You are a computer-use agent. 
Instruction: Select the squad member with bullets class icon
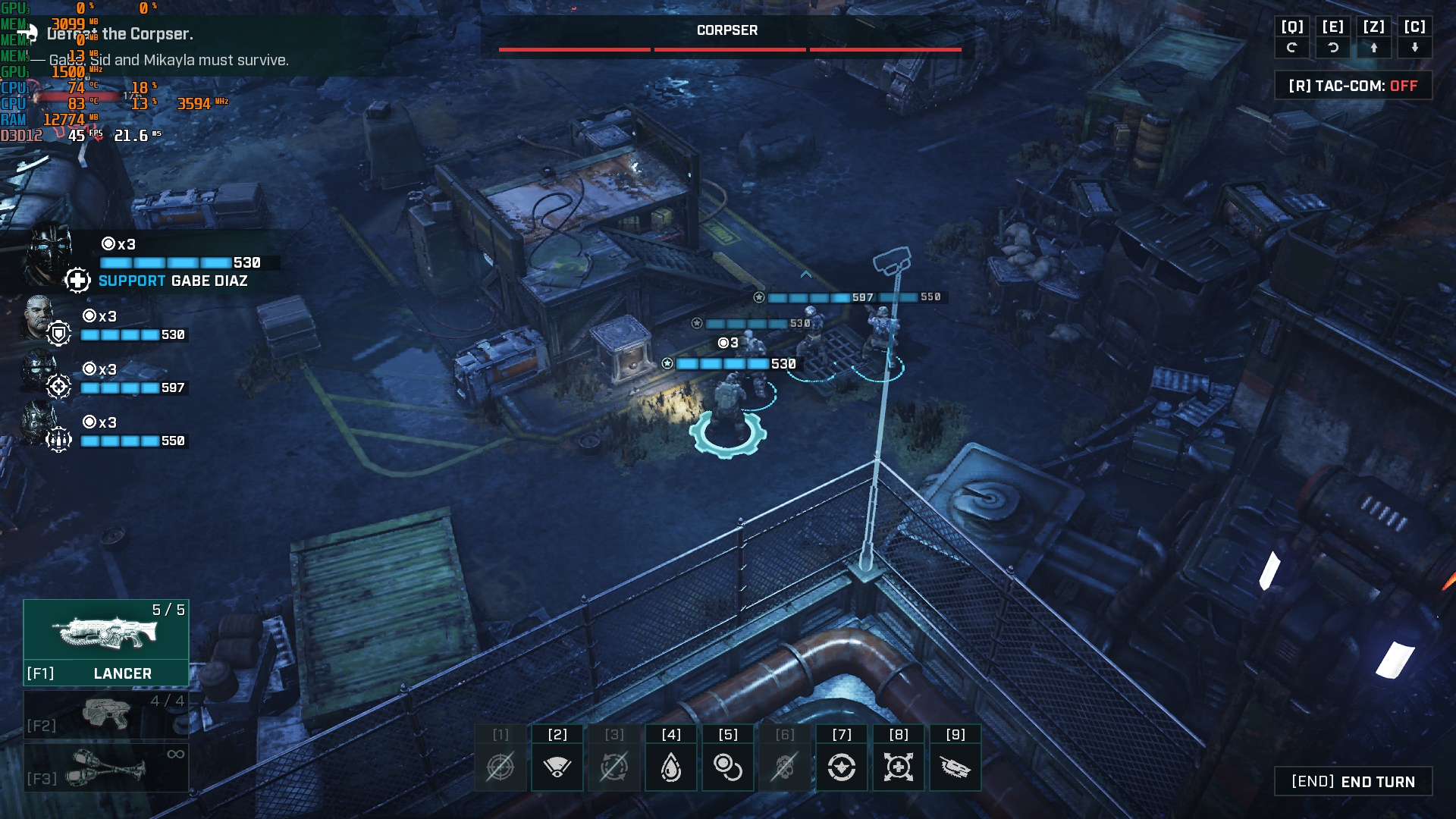(38, 423)
